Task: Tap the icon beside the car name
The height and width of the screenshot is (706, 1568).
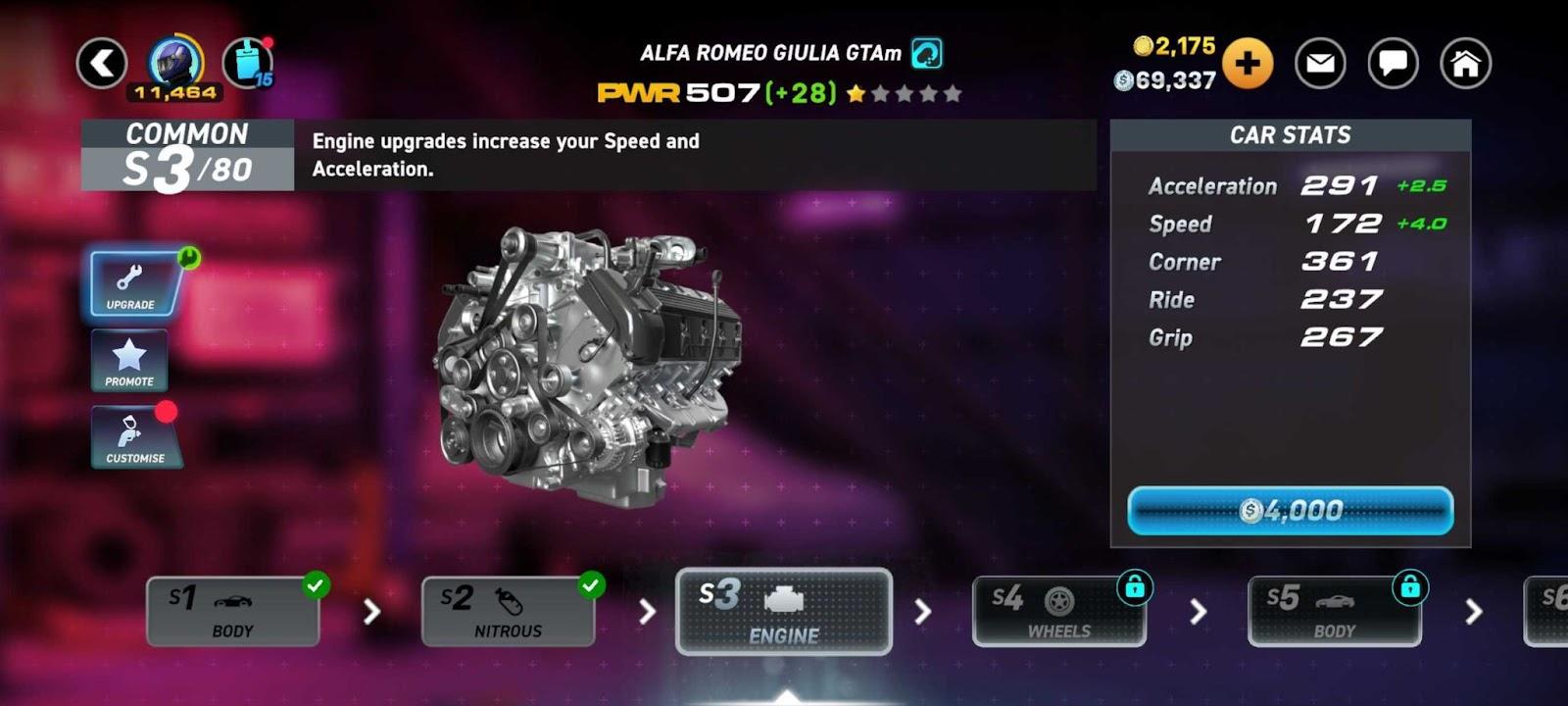Action: [926, 53]
